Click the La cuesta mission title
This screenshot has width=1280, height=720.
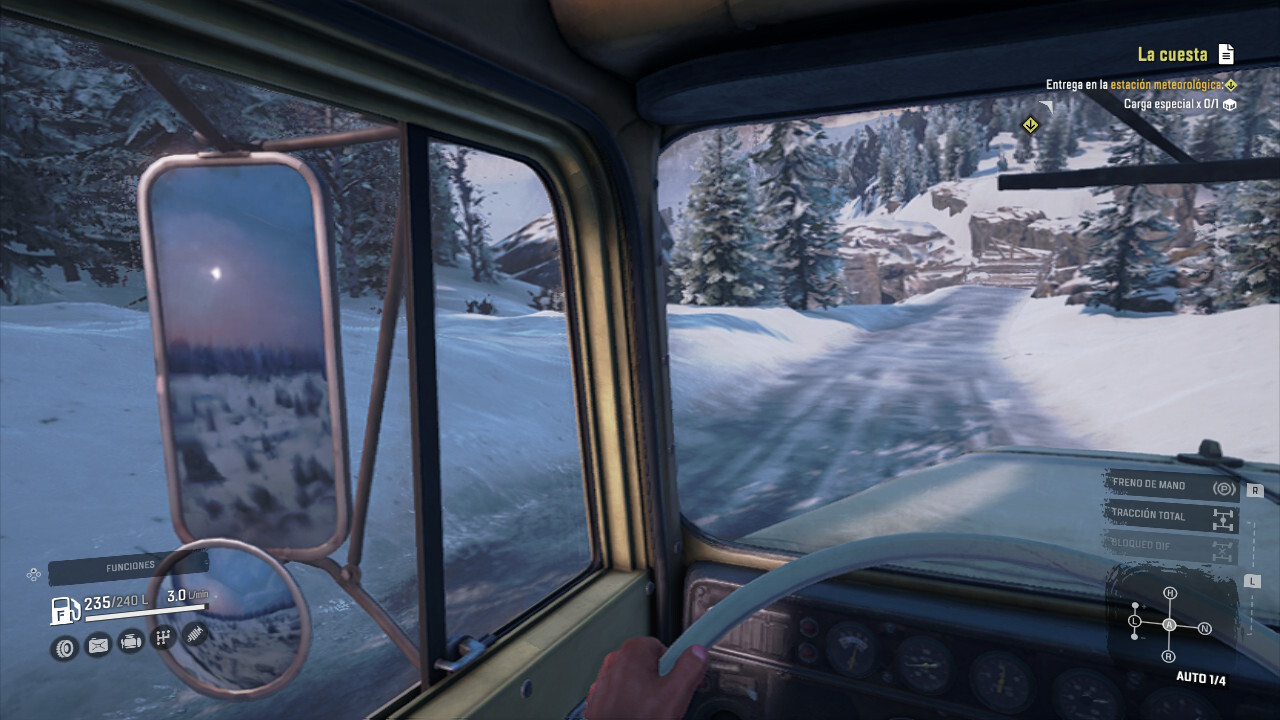click(1172, 54)
